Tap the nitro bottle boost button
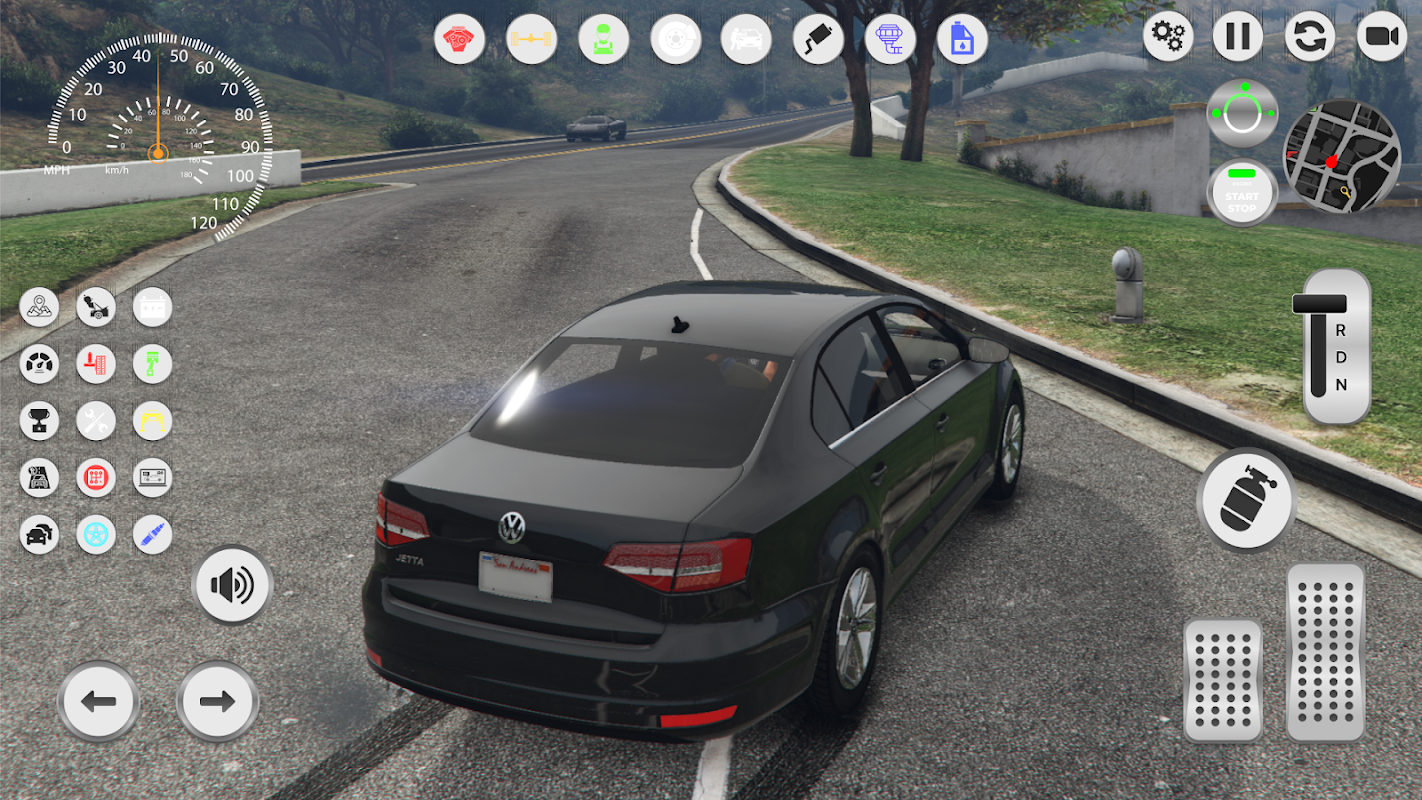The image size is (1422, 800). tap(1246, 499)
